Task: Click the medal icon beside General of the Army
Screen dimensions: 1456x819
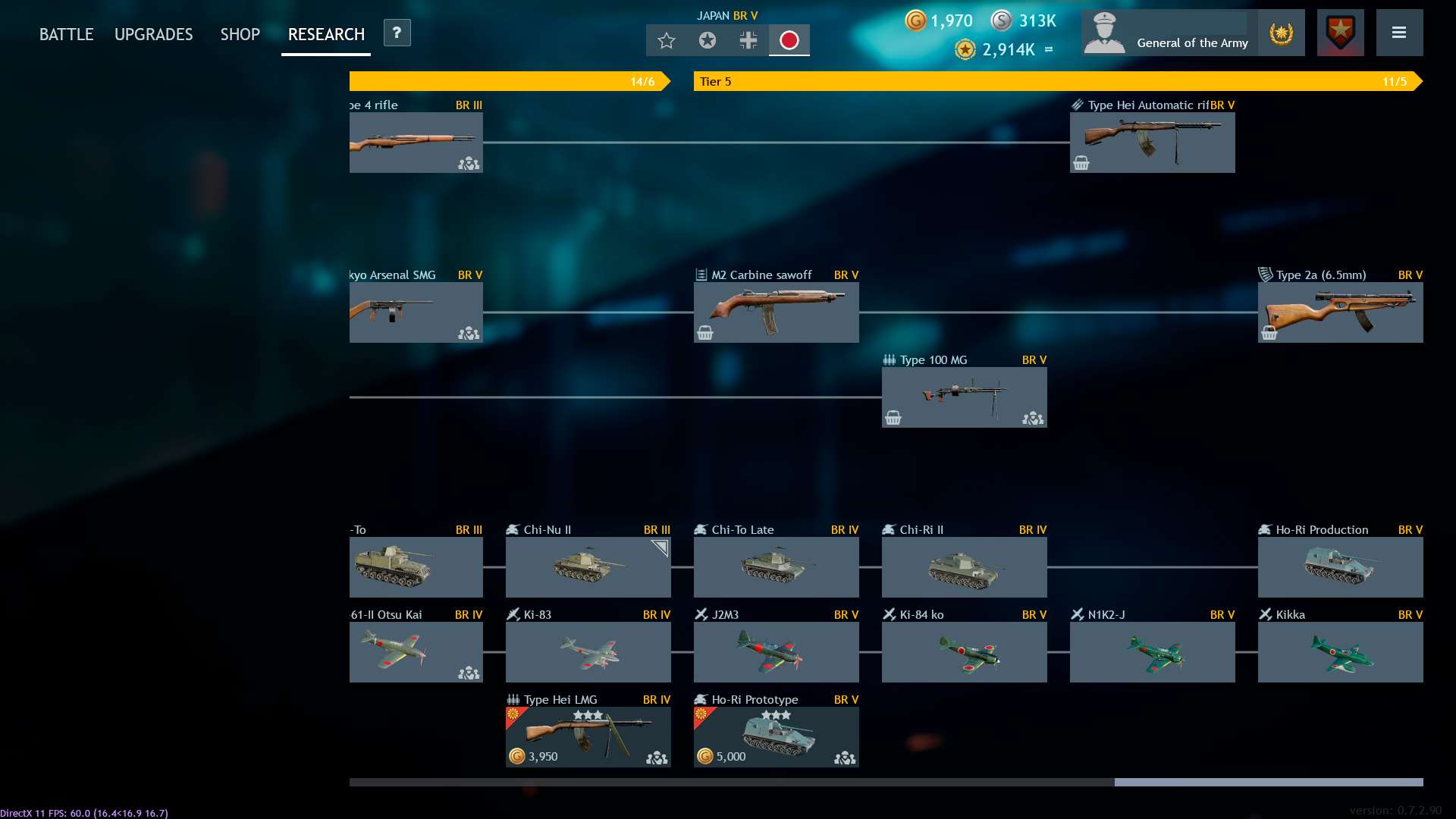Action: click(x=1280, y=33)
